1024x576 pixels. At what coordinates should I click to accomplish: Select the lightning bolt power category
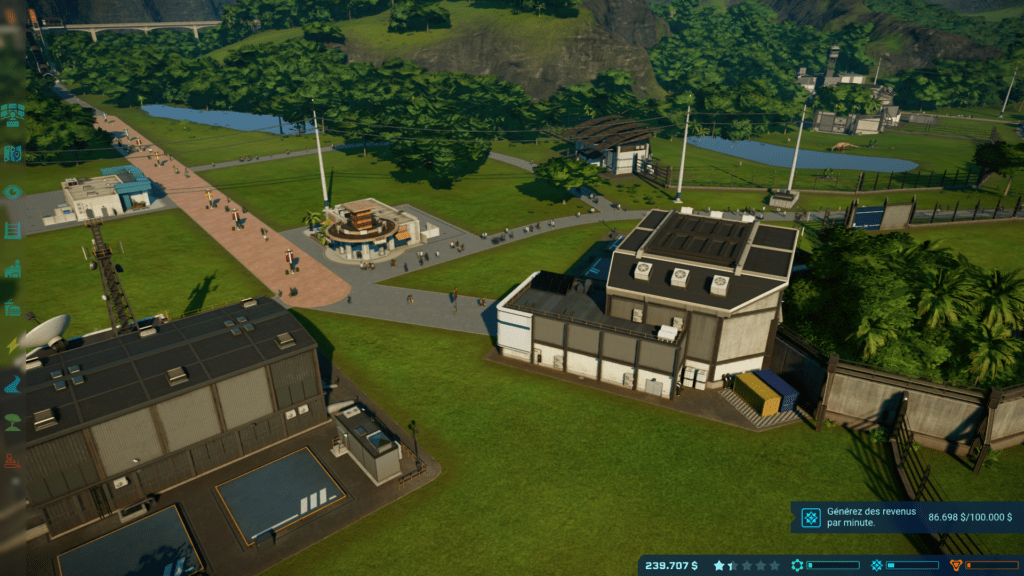coord(13,346)
